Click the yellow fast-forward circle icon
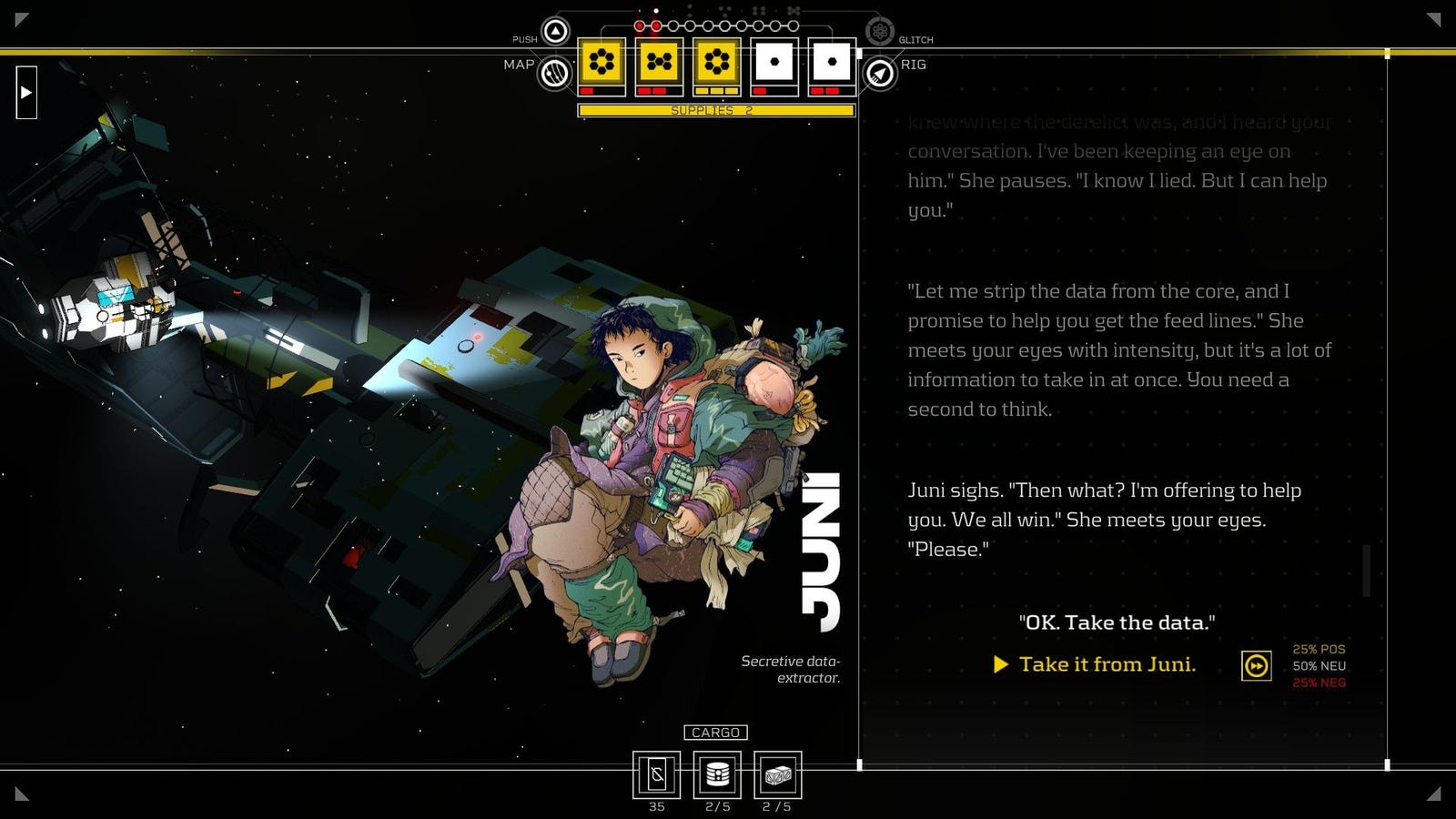This screenshot has width=1456, height=819. pyautogui.click(x=1257, y=666)
